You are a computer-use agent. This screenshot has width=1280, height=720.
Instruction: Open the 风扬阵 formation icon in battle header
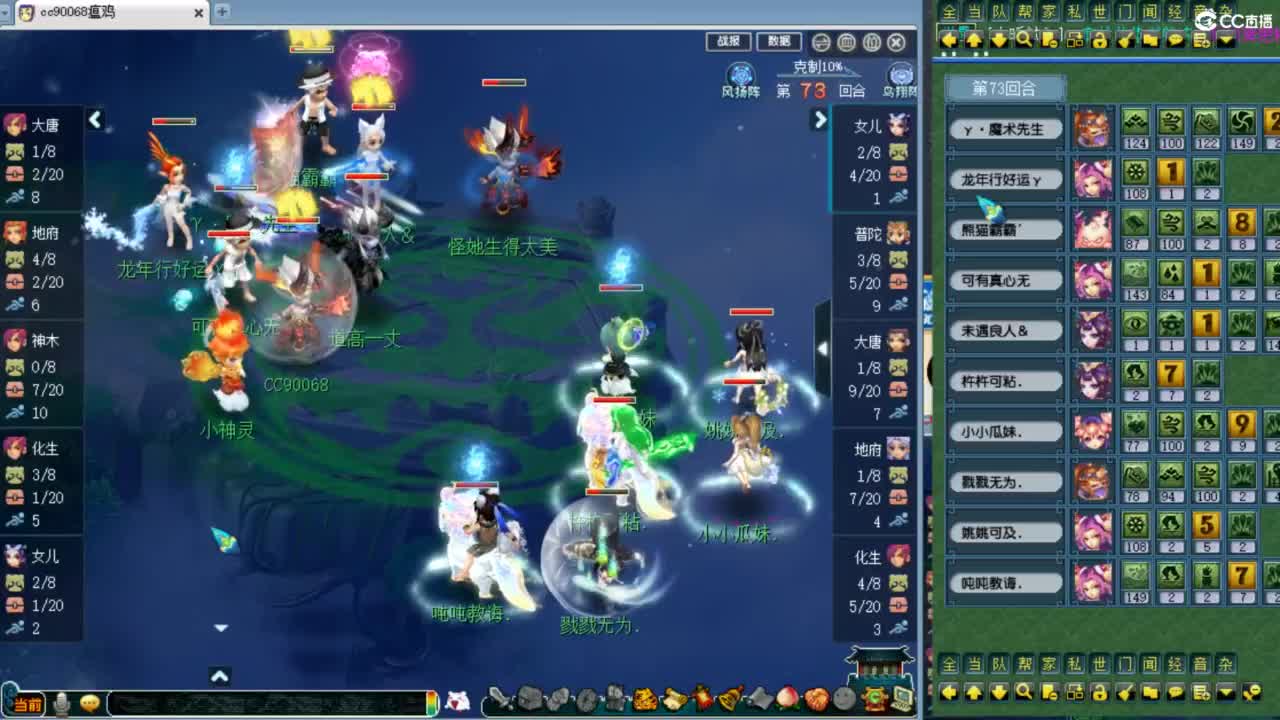pyautogui.click(x=740, y=73)
